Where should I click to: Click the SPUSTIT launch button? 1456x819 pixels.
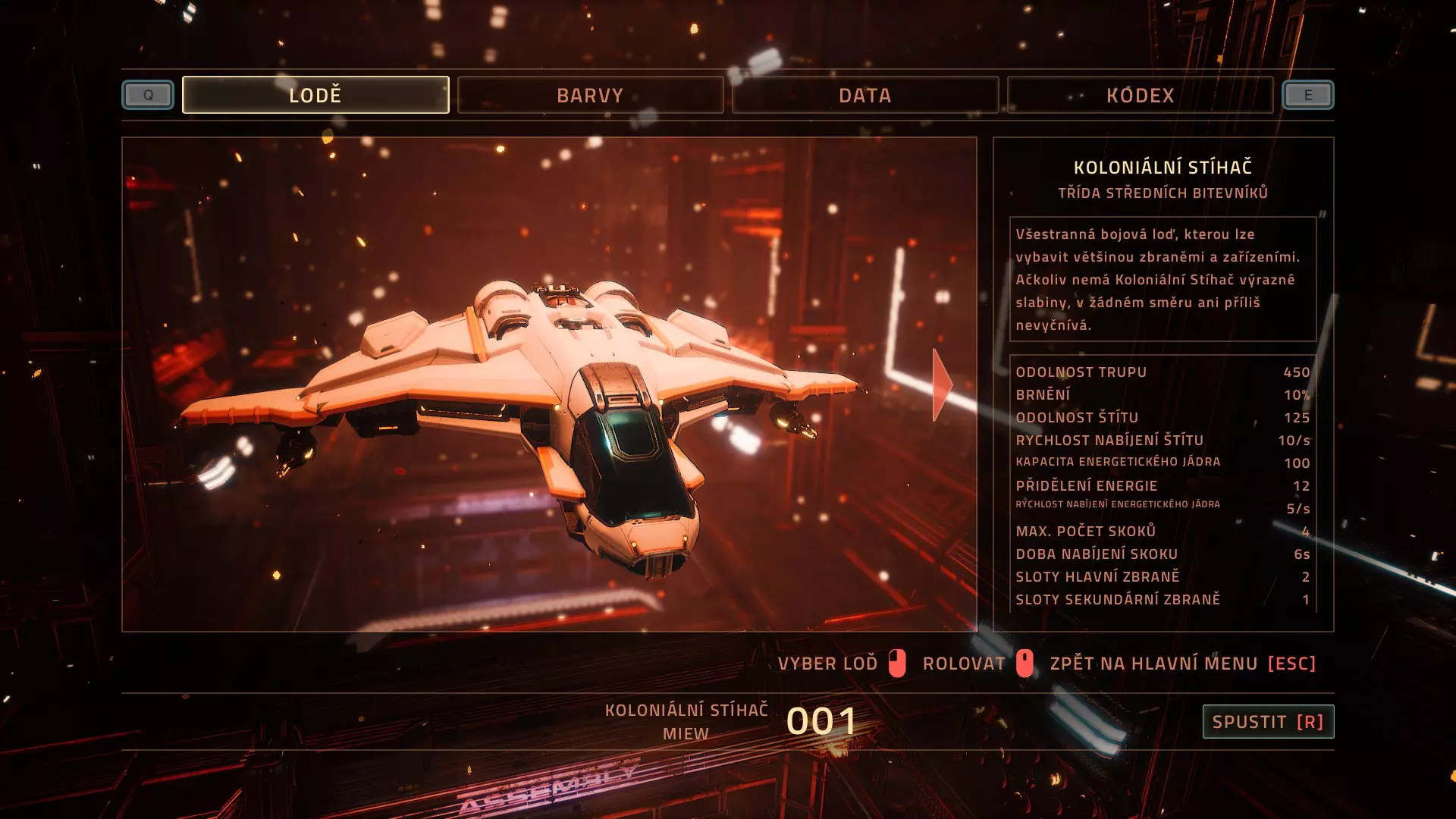pos(1267,721)
